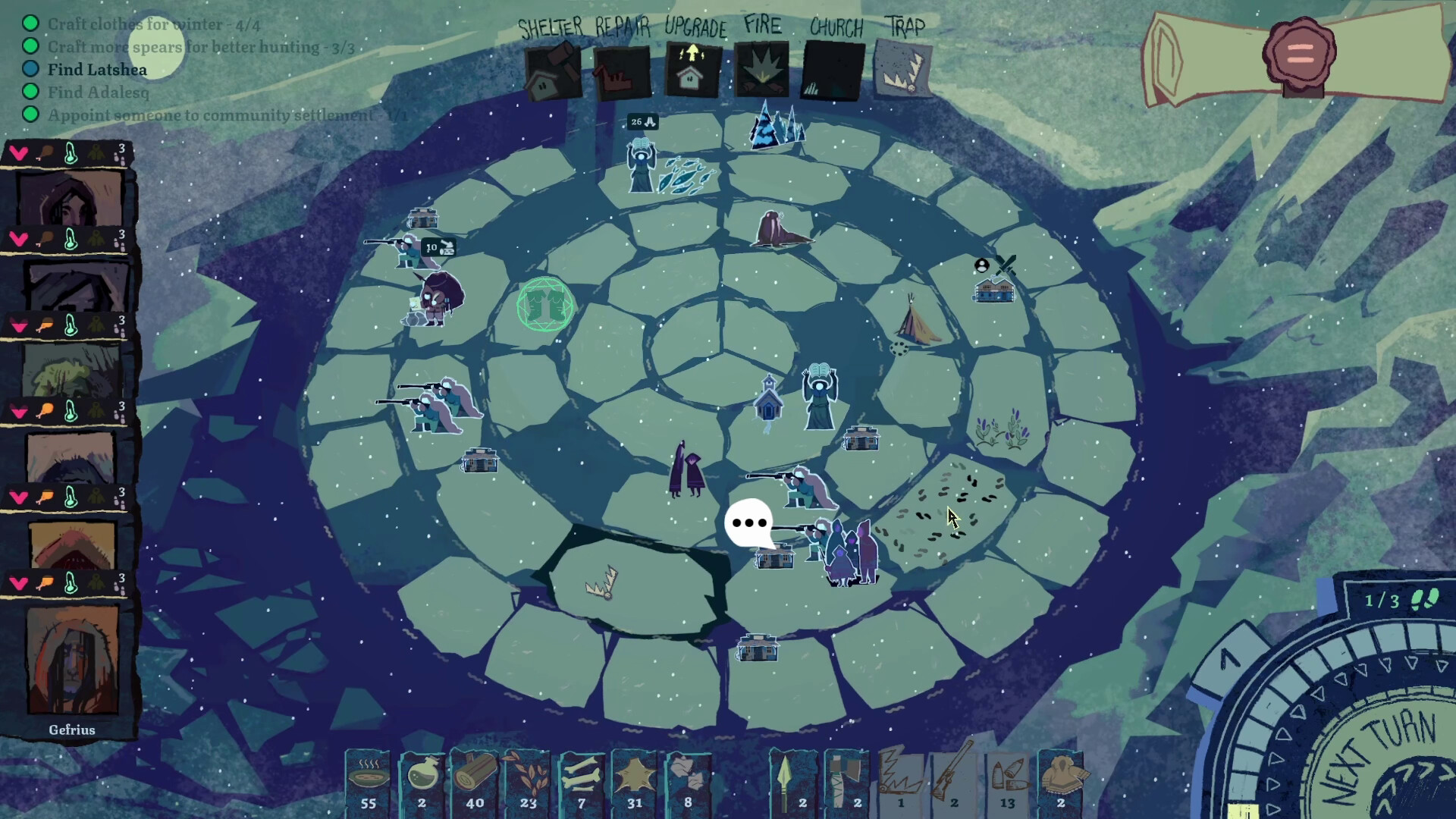The image size is (1456, 819).
Task: Expand the third portrait's dropdown arrow
Action: (19, 326)
